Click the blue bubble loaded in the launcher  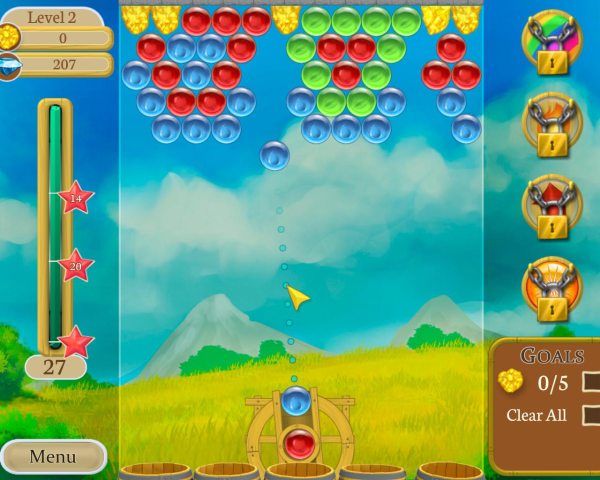295,401
